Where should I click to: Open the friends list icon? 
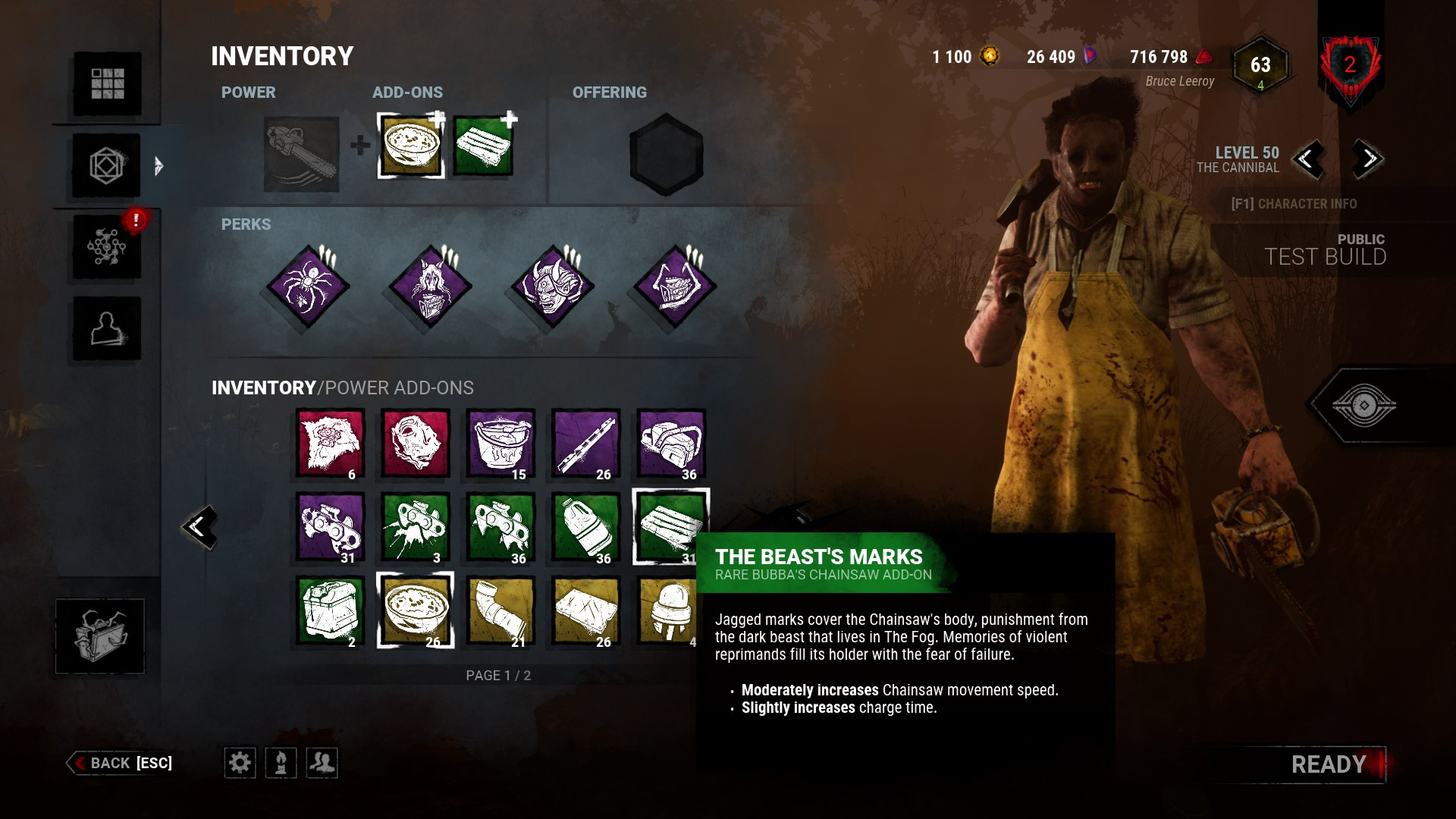[322, 762]
